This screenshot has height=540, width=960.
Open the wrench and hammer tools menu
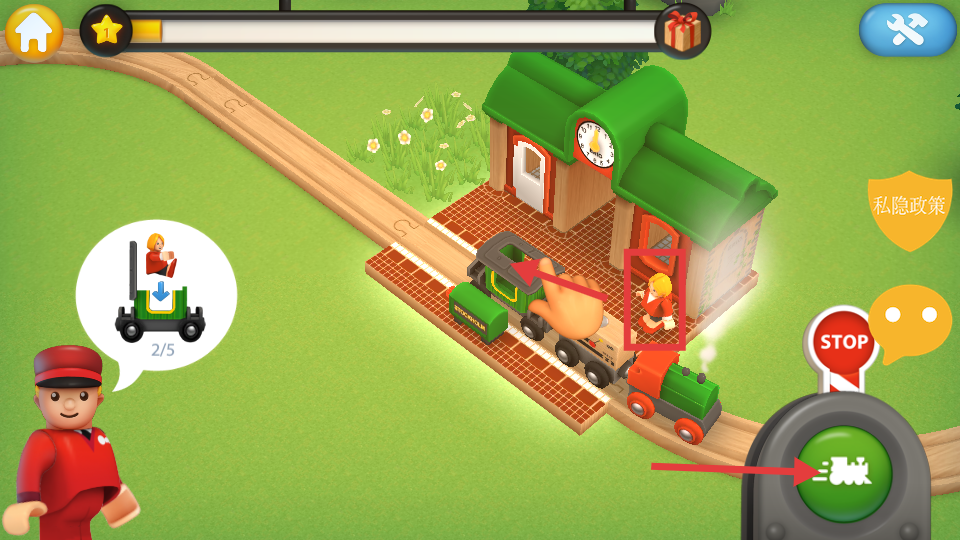pos(907,30)
